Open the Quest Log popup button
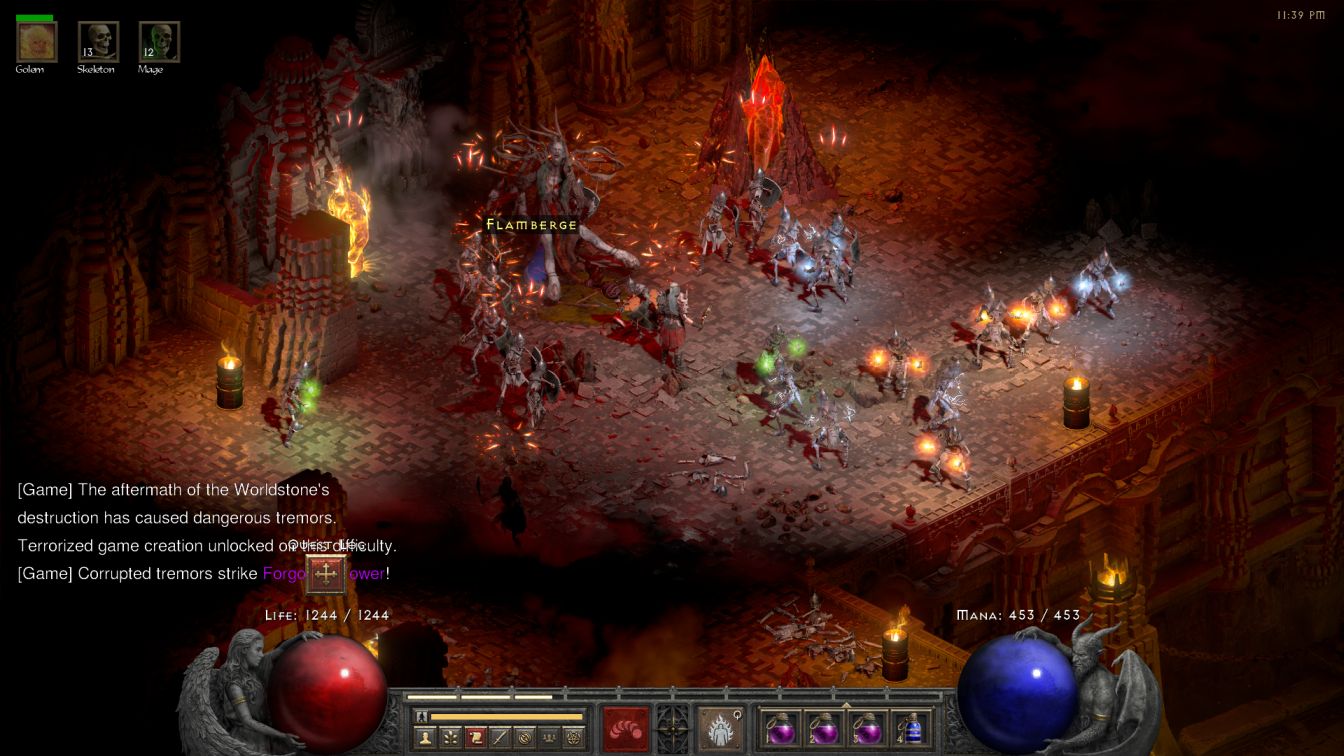 click(x=326, y=574)
